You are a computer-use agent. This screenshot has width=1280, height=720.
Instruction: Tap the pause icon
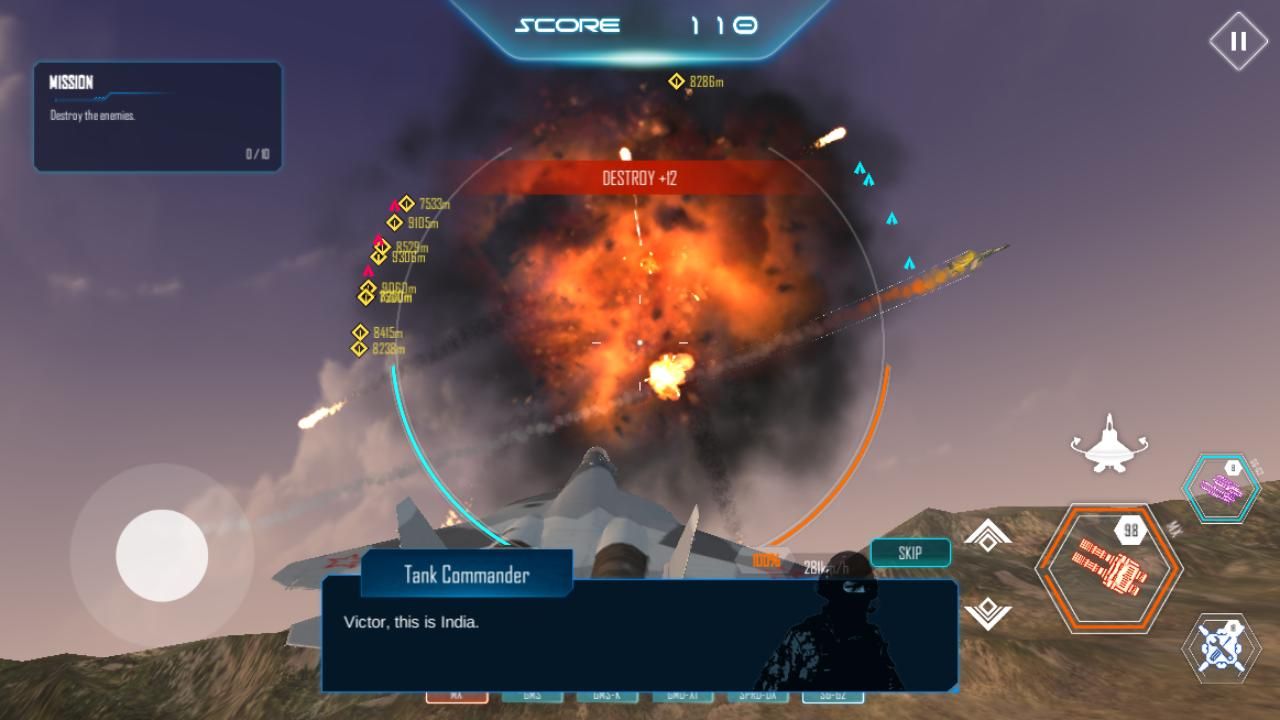[x=1239, y=40]
